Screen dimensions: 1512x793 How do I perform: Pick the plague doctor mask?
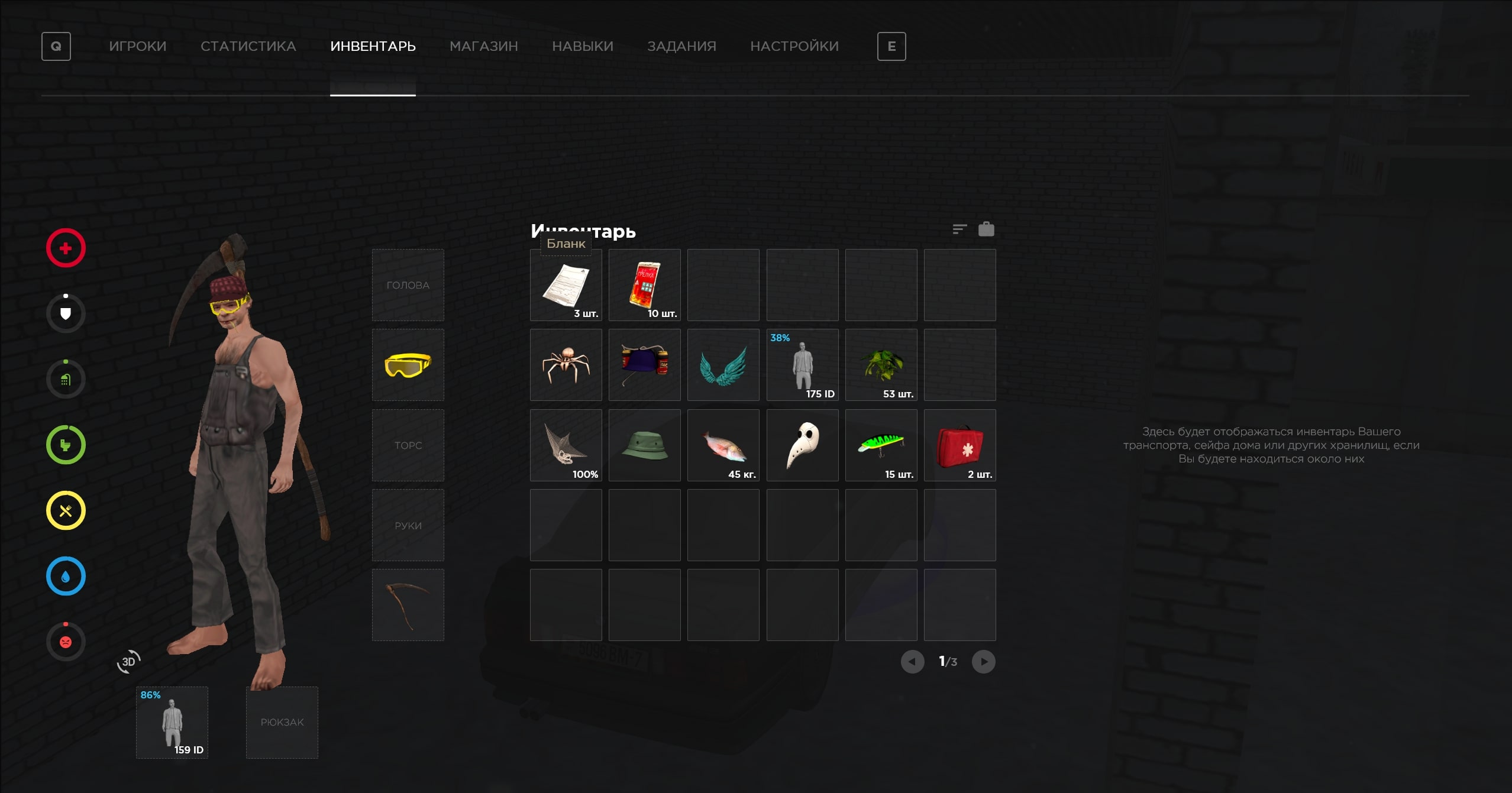802,445
